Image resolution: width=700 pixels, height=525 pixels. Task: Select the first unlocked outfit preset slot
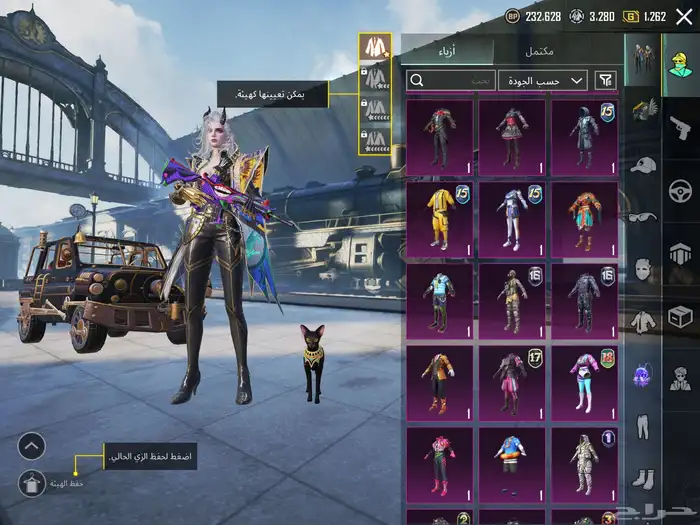pyautogui.click(x=375, y=47)
